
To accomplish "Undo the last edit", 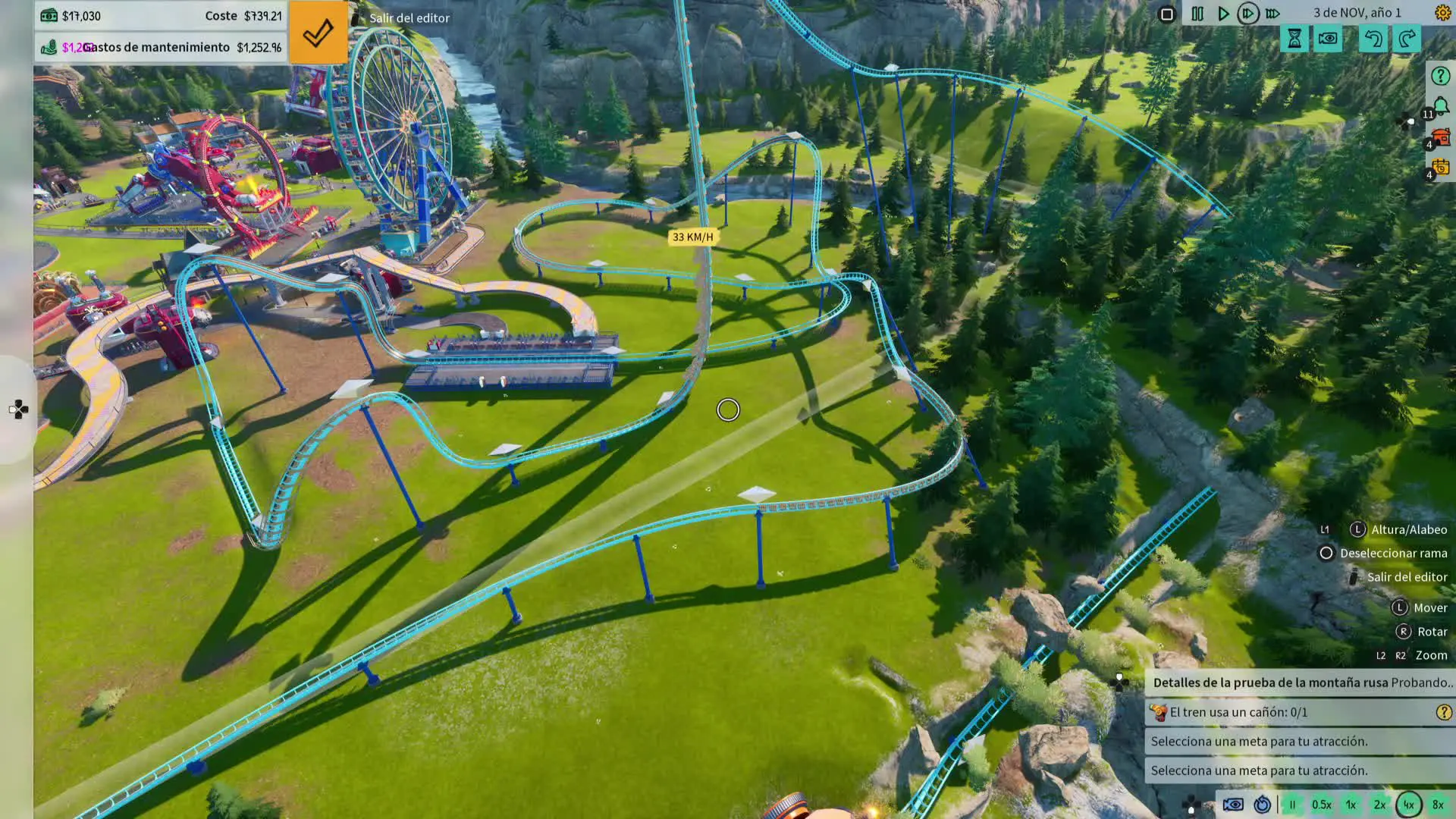I will tap(1373, 39).
